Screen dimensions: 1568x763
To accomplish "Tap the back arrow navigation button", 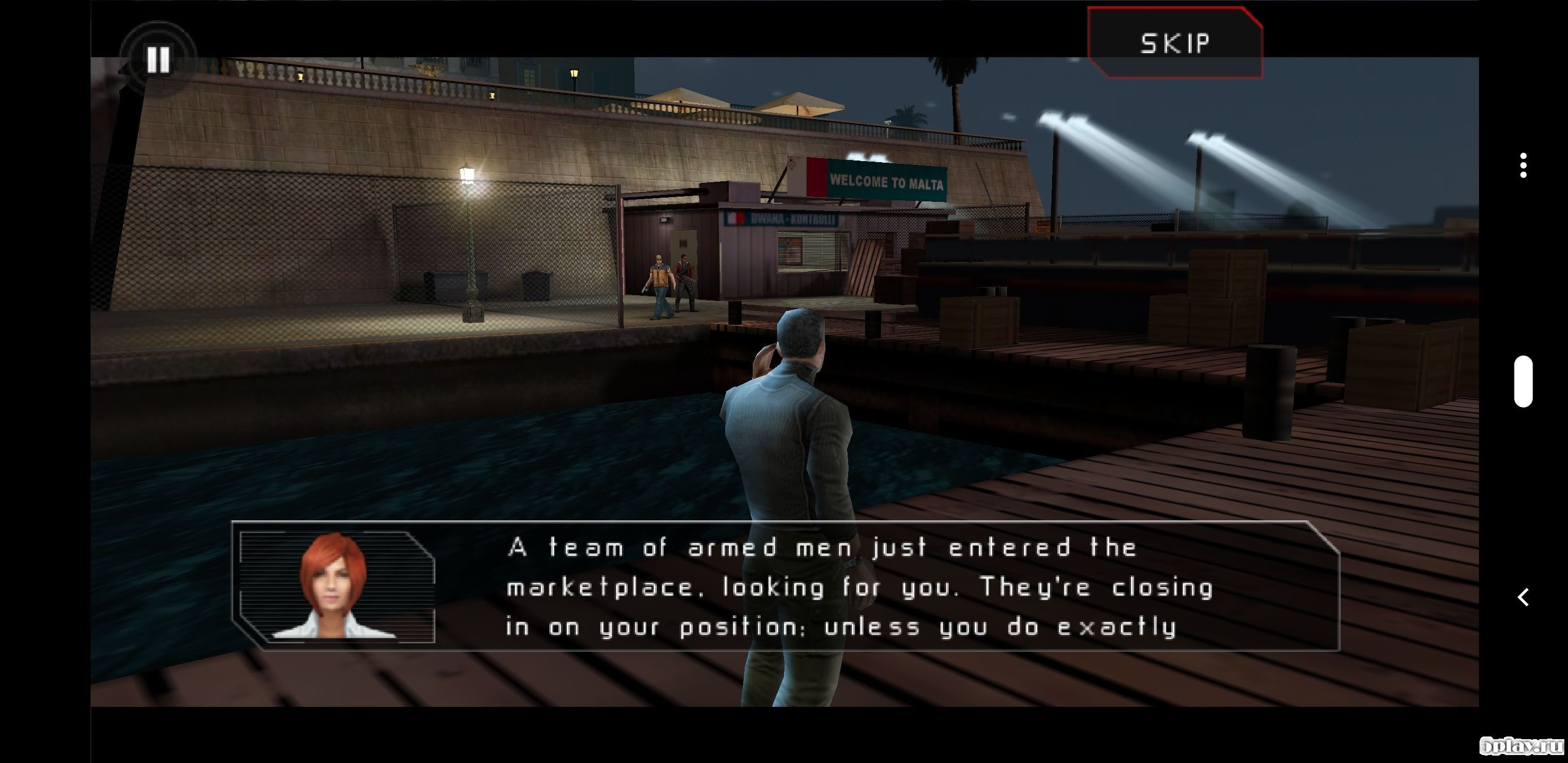I will (x=1523, y=597).
